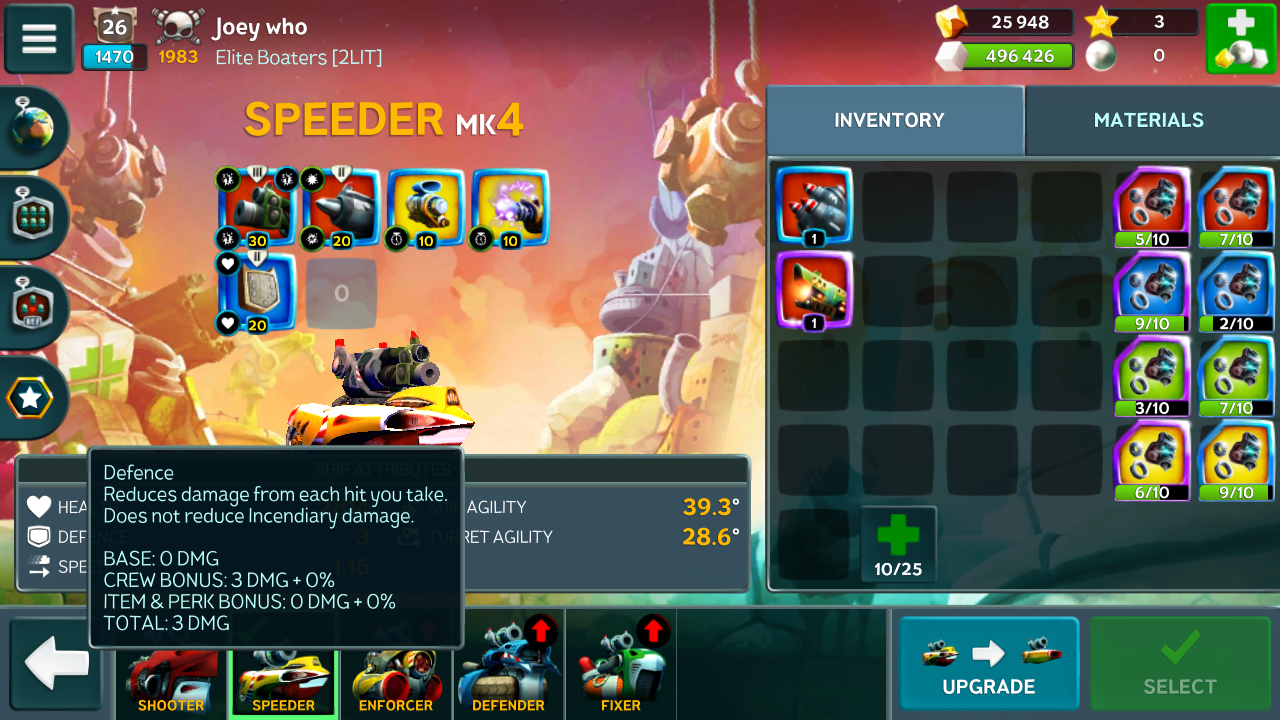Screen dimensions: 1280x720
Task: Select the equipped purple orb launcher slot
Action: 510,207
